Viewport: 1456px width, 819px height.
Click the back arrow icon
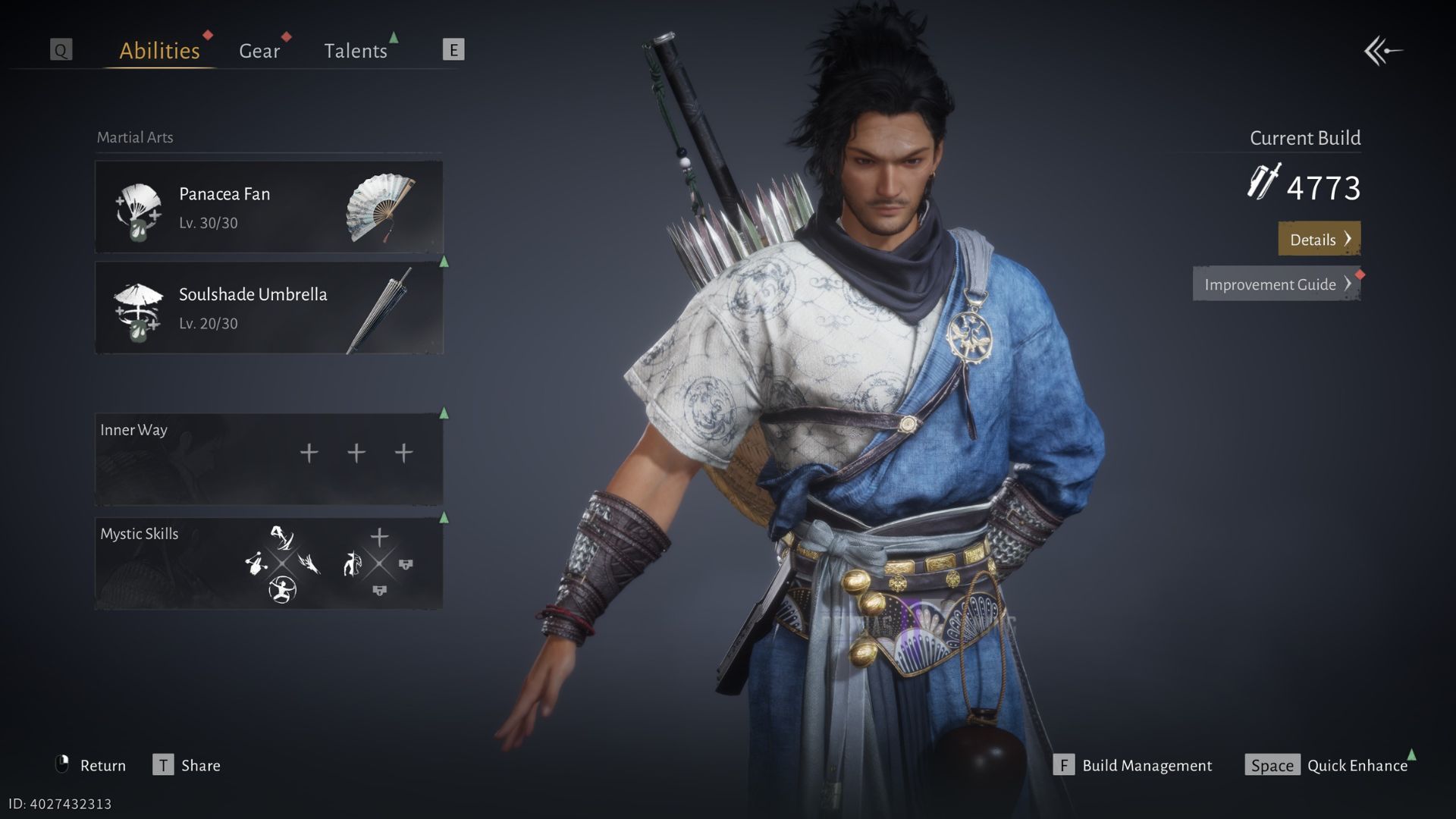tap(1383, 52)
